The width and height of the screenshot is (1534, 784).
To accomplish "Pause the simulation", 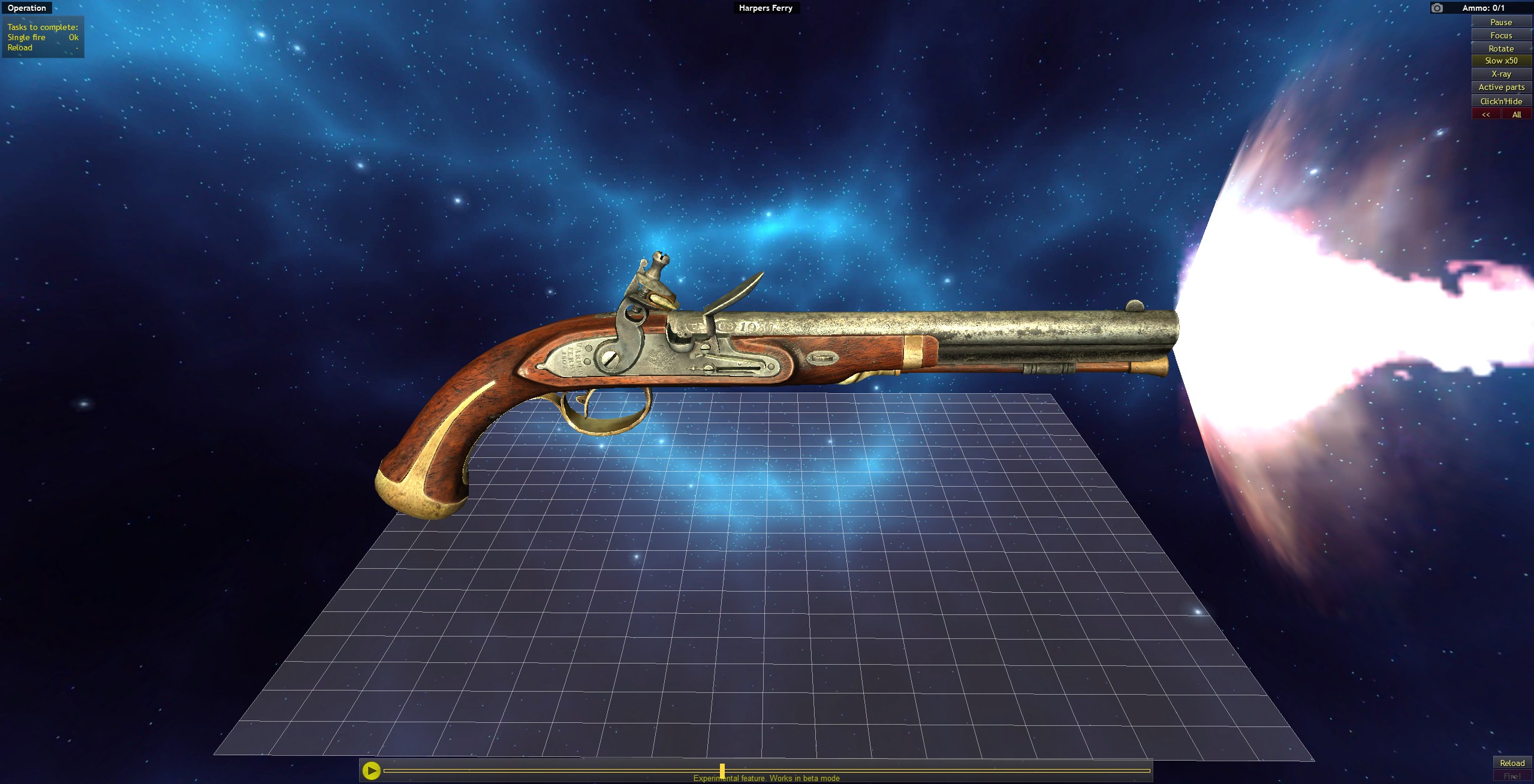I will [1502, 22].
